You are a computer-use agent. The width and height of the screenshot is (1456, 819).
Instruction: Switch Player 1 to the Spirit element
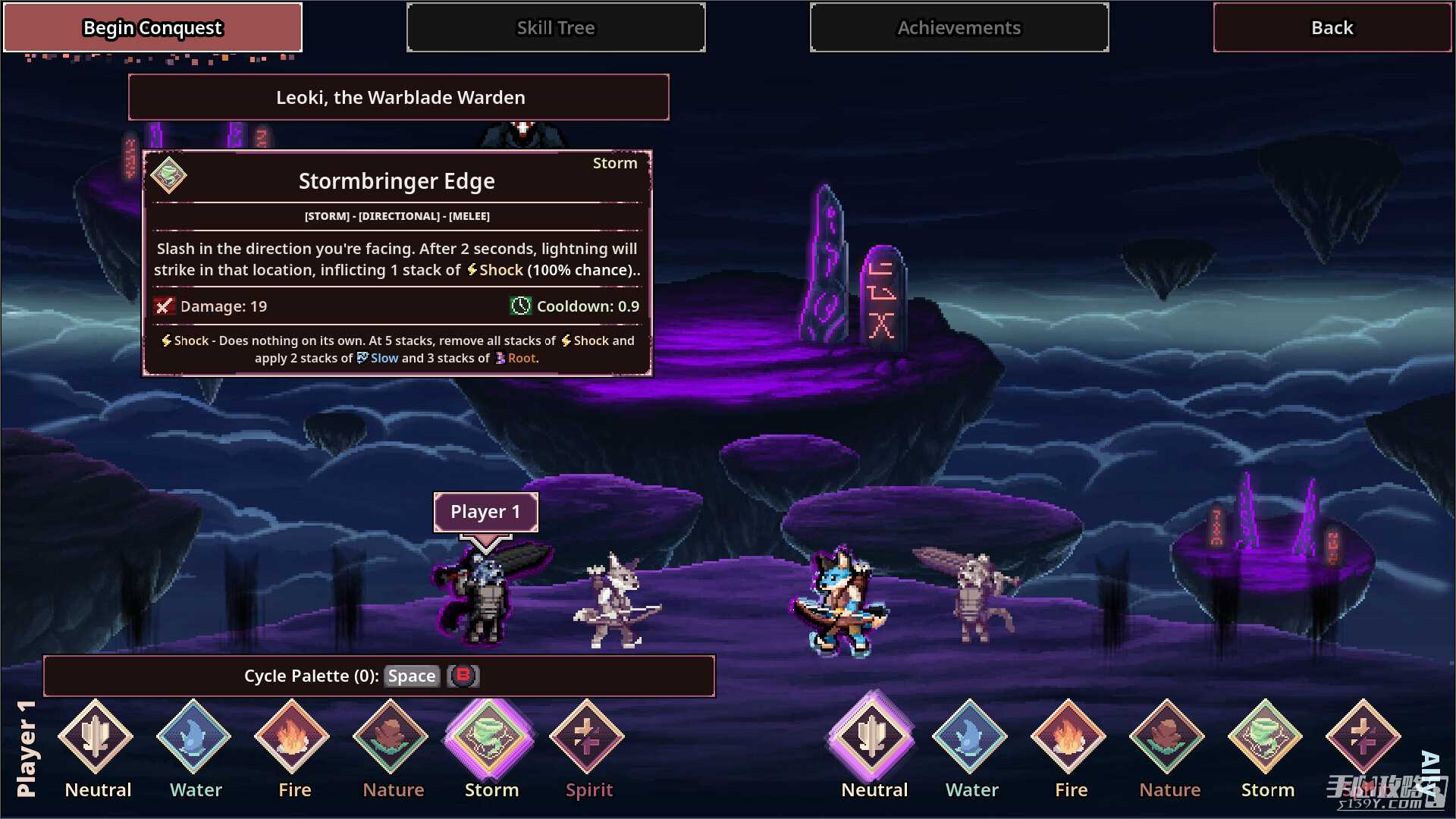[588, 737]
